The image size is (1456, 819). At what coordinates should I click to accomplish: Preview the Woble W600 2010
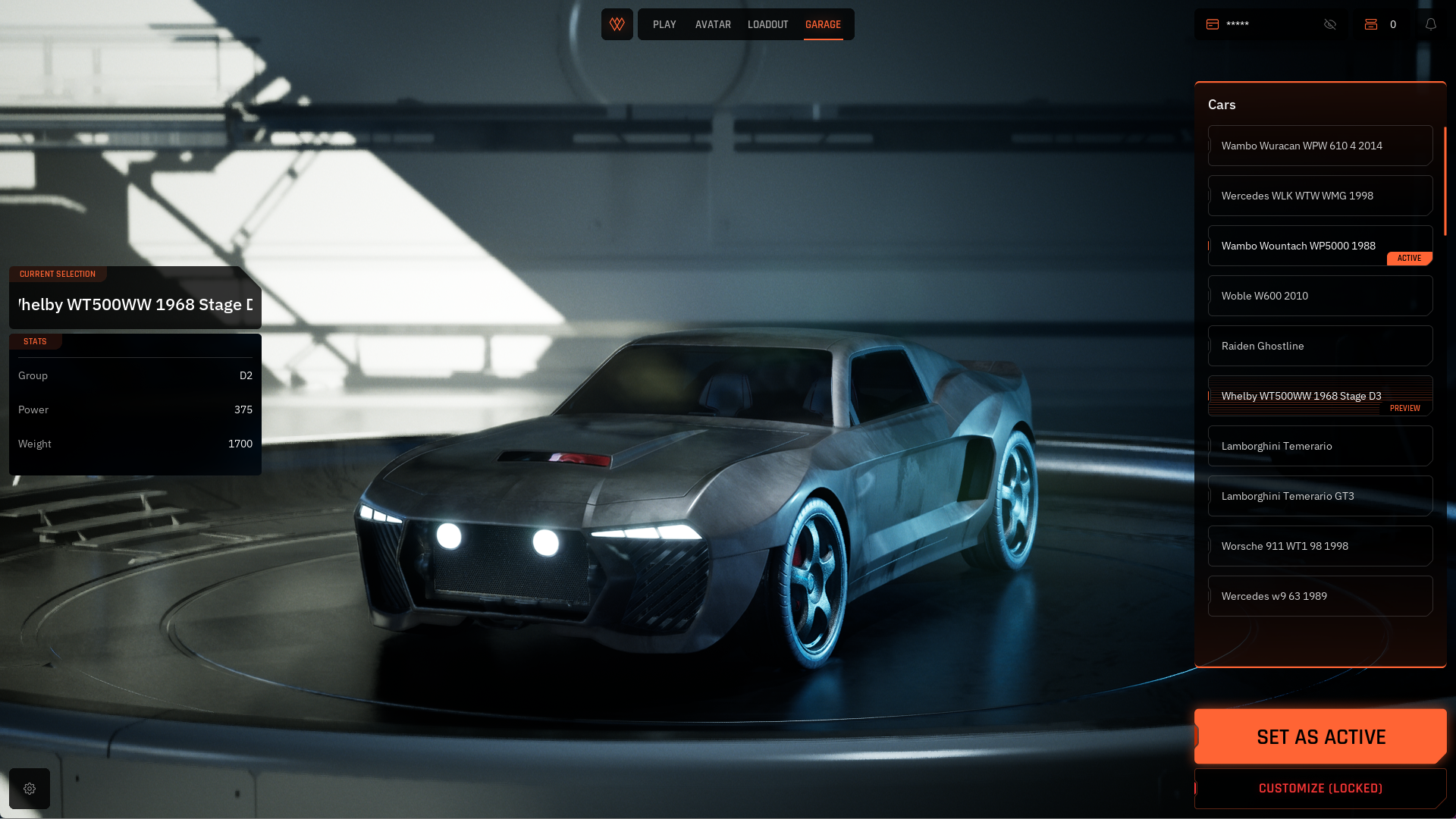tap(1319, 296)
